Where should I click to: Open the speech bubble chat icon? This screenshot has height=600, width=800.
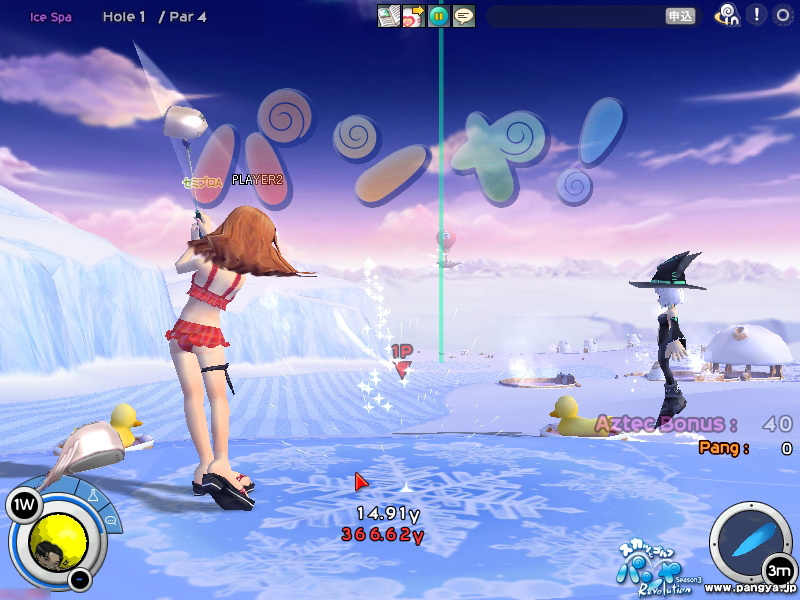point(463,16)
